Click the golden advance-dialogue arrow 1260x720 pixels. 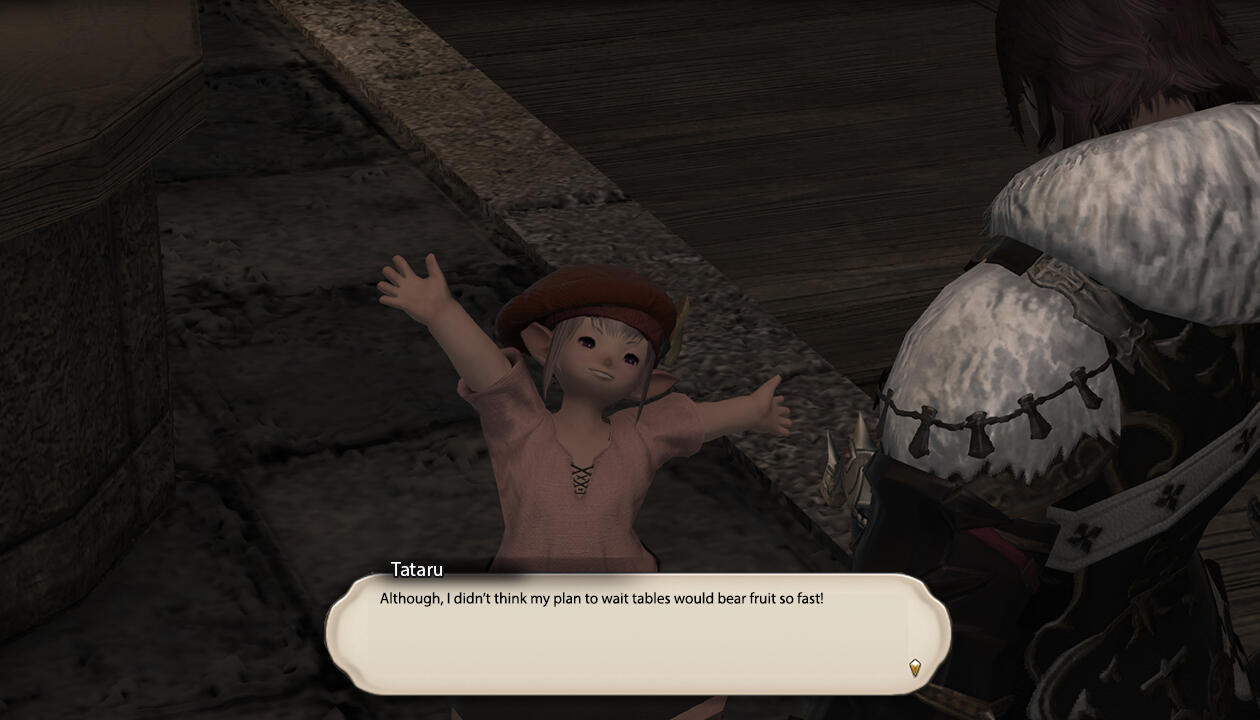tap(914, 667)
